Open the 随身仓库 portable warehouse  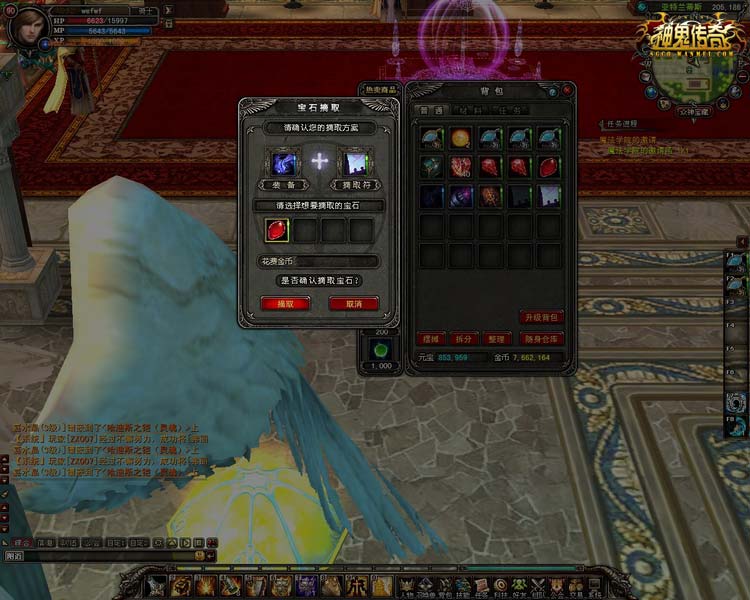tap(541, 339)
